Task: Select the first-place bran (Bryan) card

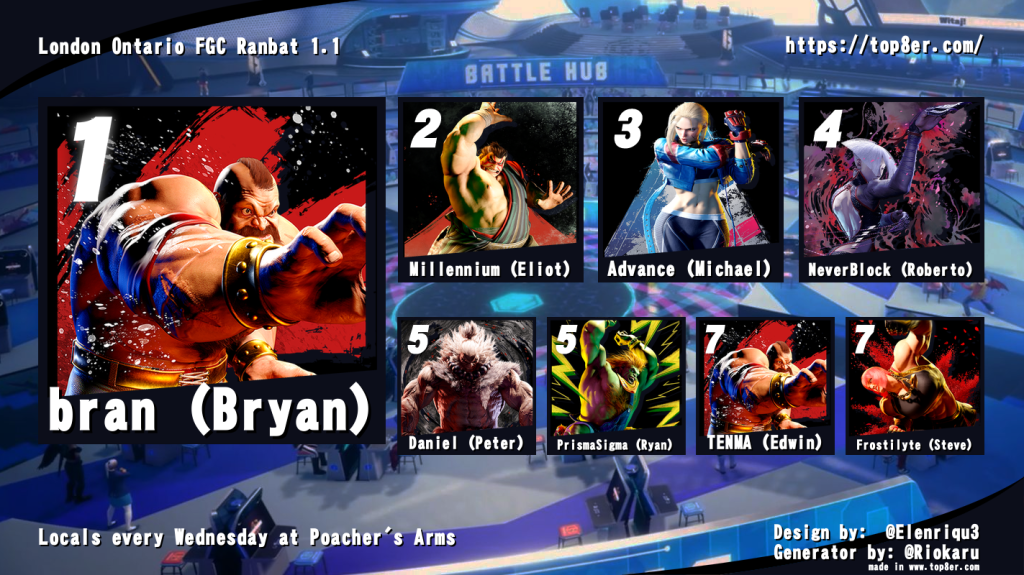Action: (210, 270)
